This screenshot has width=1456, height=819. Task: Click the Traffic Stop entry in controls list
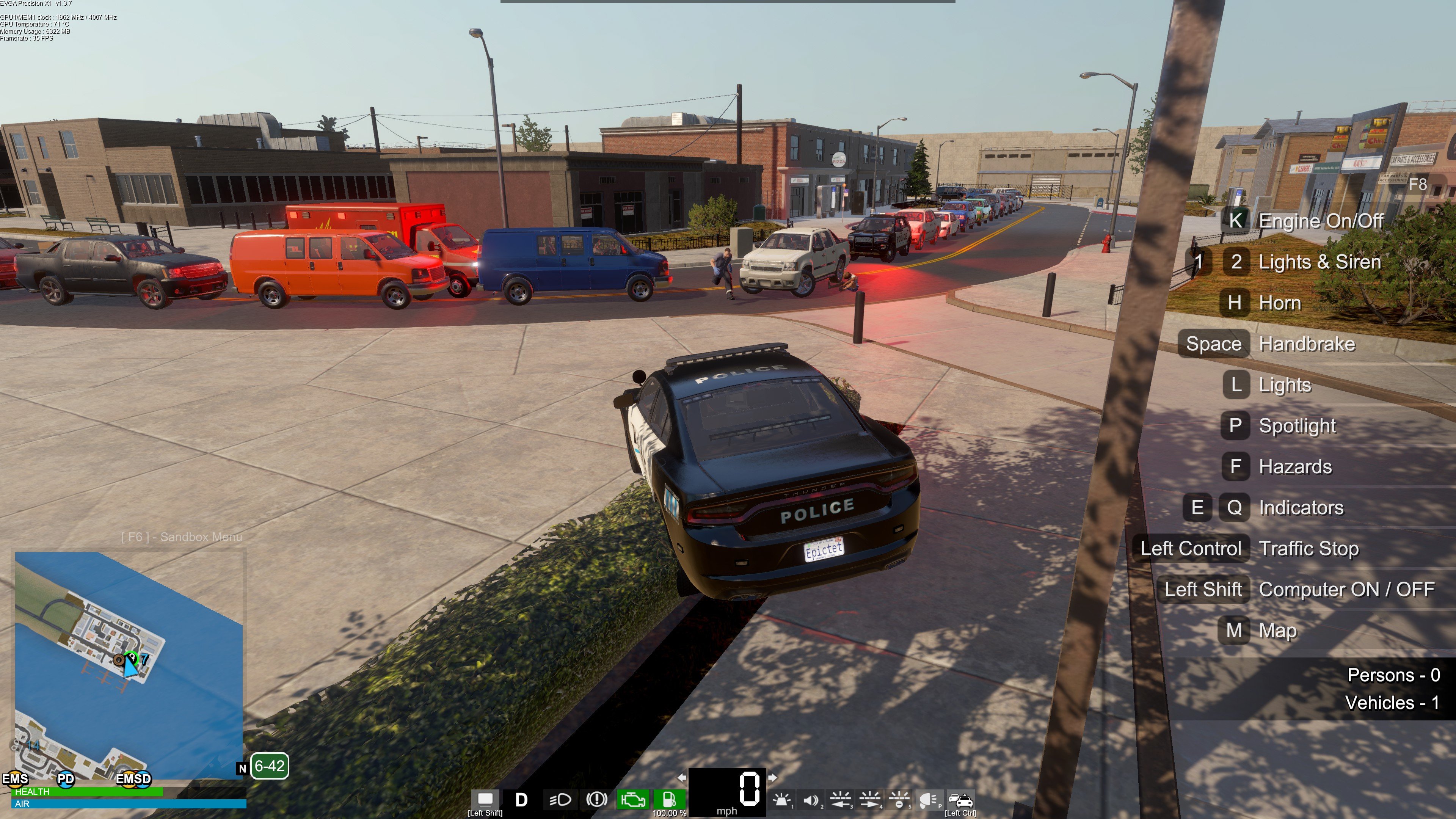[x=1309, y=548]
